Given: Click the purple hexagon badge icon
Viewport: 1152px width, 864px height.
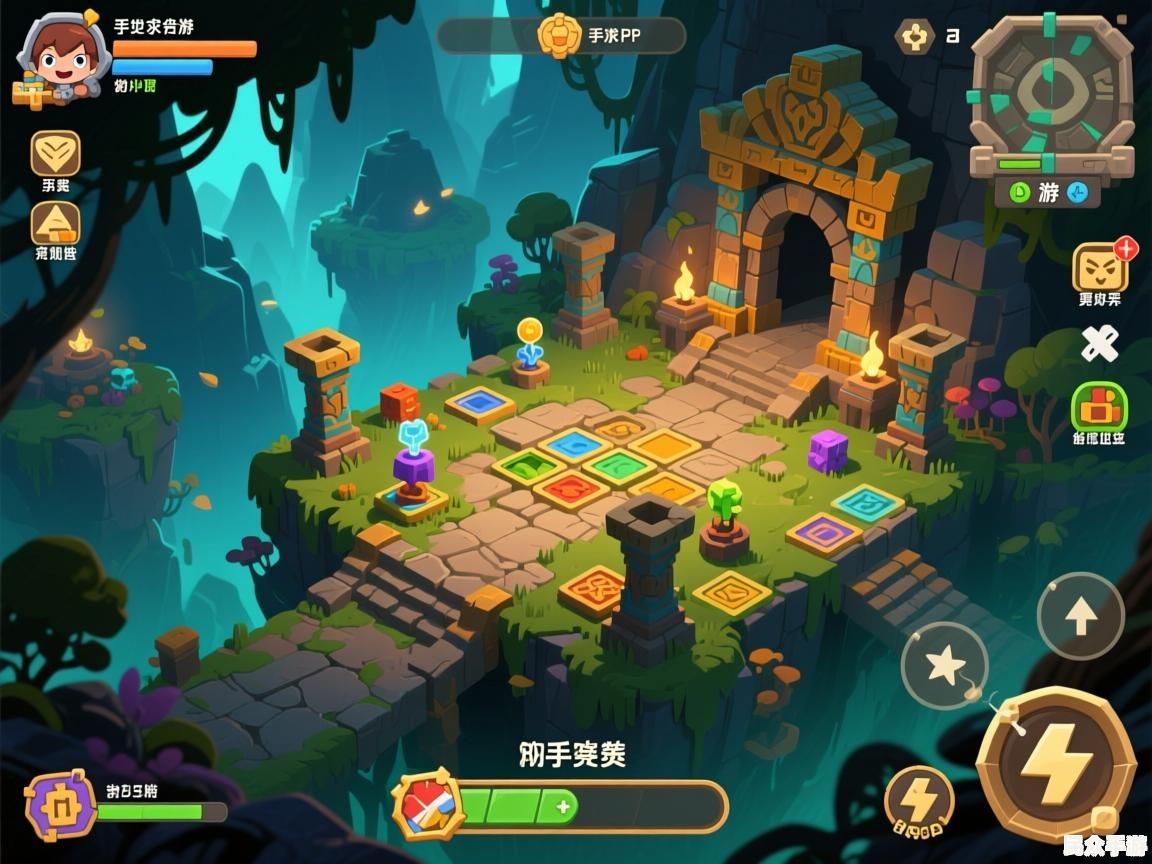Looking at the screenshot, I should click(60, 805).
